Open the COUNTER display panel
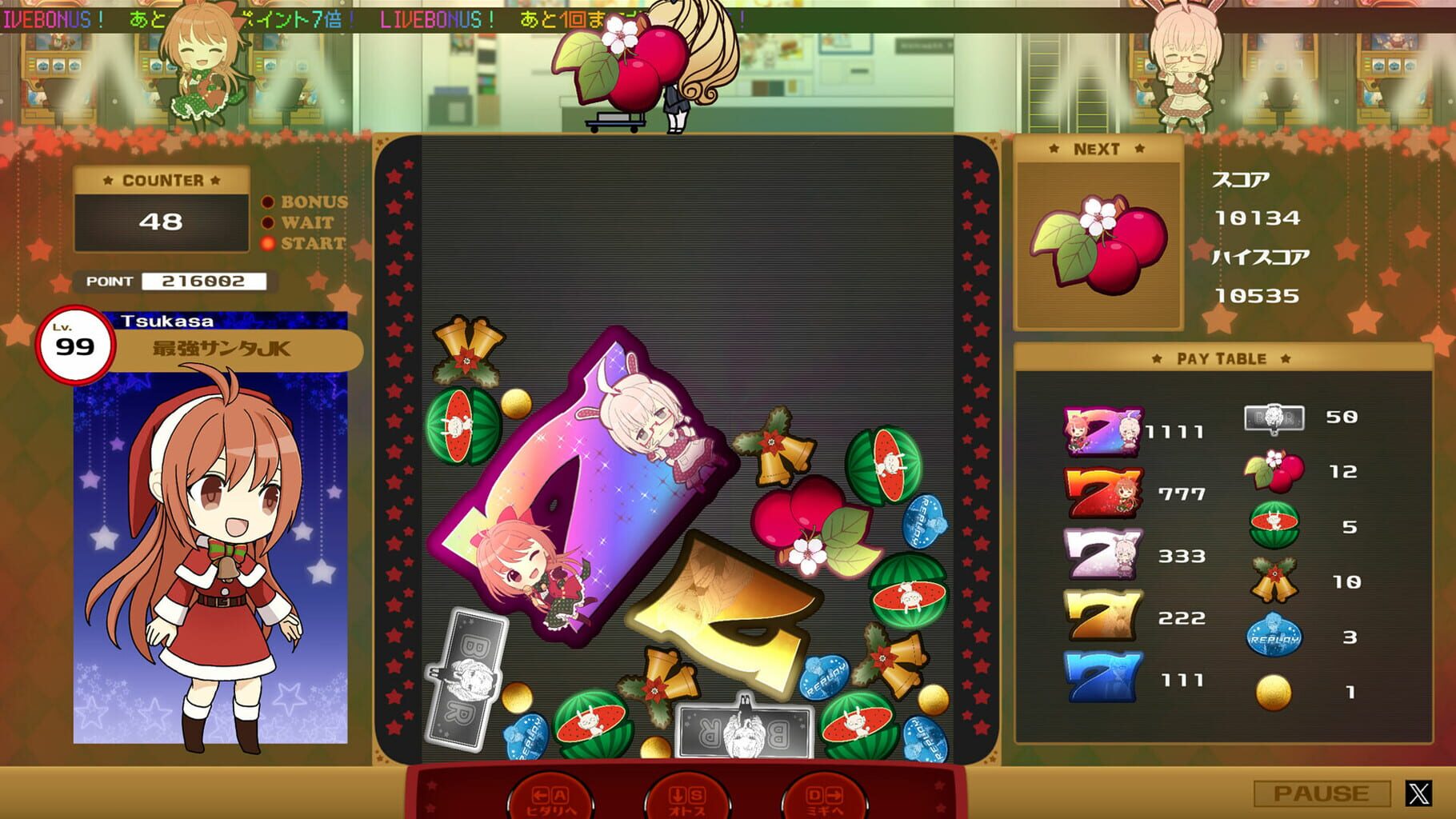This screenshot has width=1456, height=819. (x=160, y=182)
